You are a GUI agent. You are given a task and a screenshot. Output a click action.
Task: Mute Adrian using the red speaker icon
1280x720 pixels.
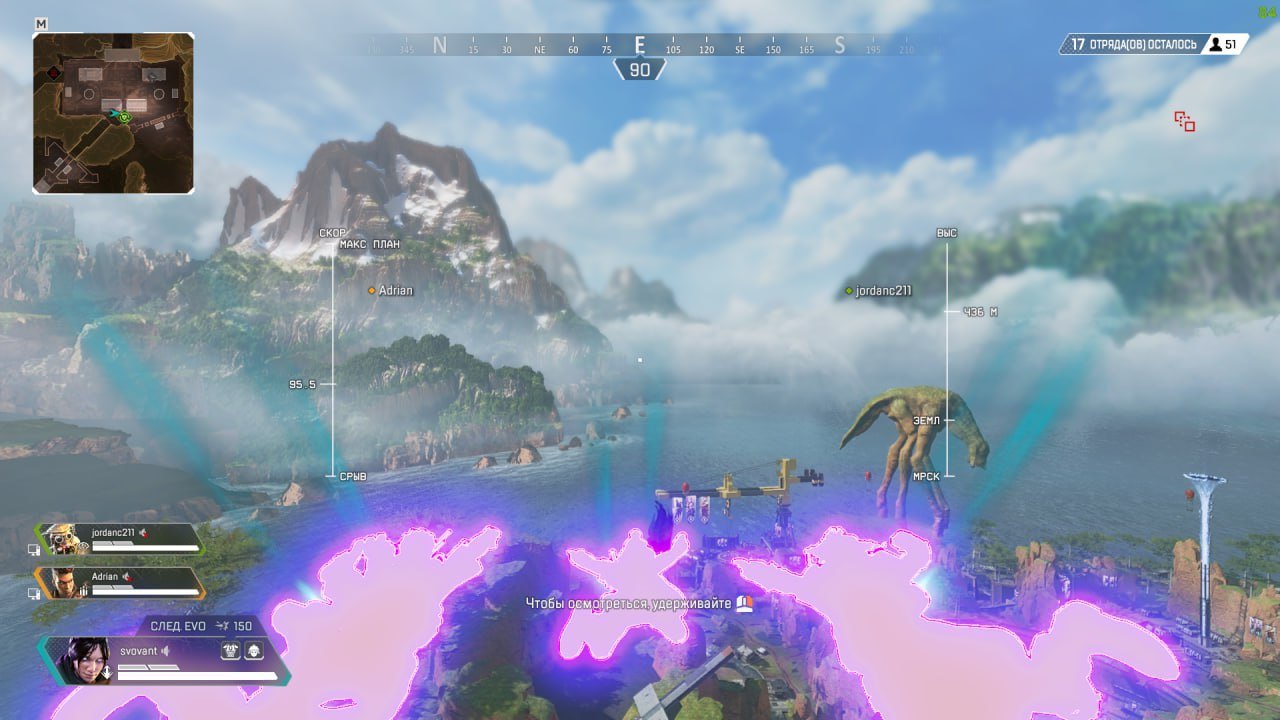pyautogui.click(x=127, y=576)
